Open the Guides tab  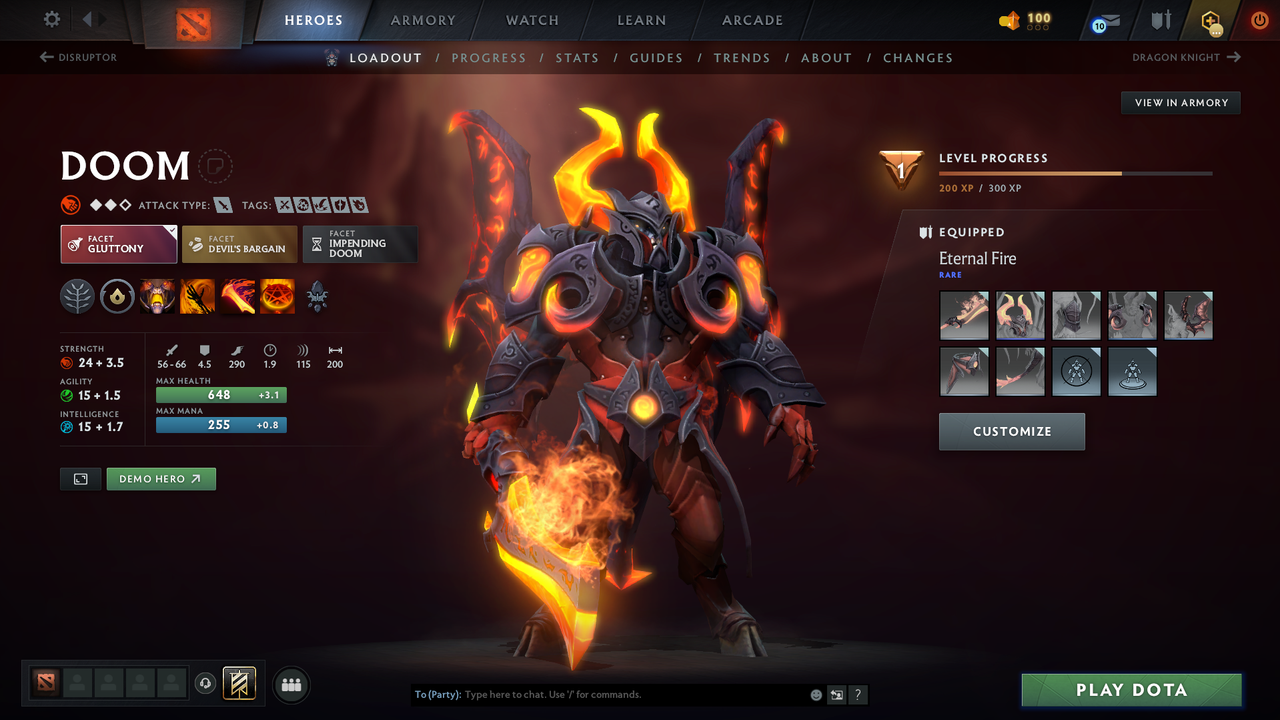pos(656,58)
